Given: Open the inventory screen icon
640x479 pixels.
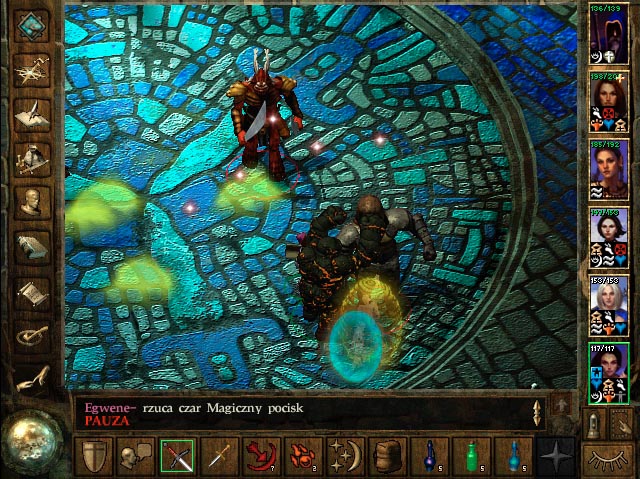Looking at the screenshot, I should pyautogui.click(x=33, y=156).
